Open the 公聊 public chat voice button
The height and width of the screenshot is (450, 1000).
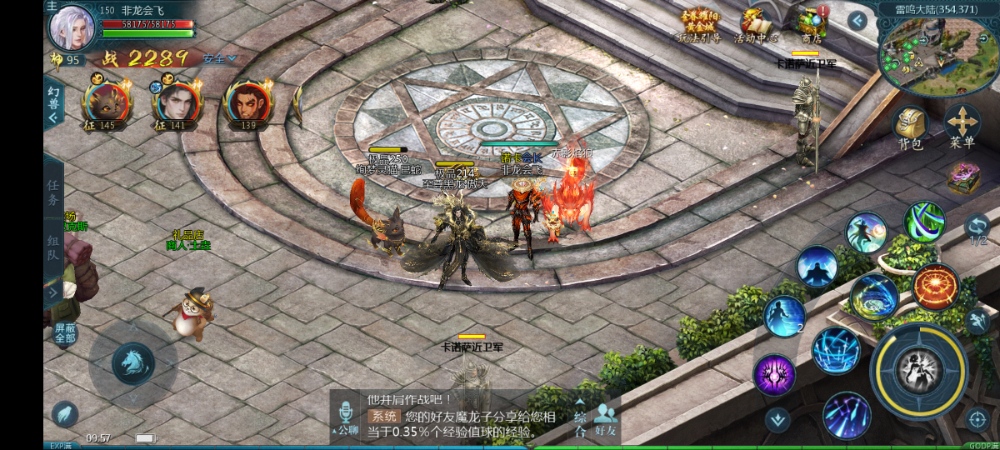tap(347, 416)
